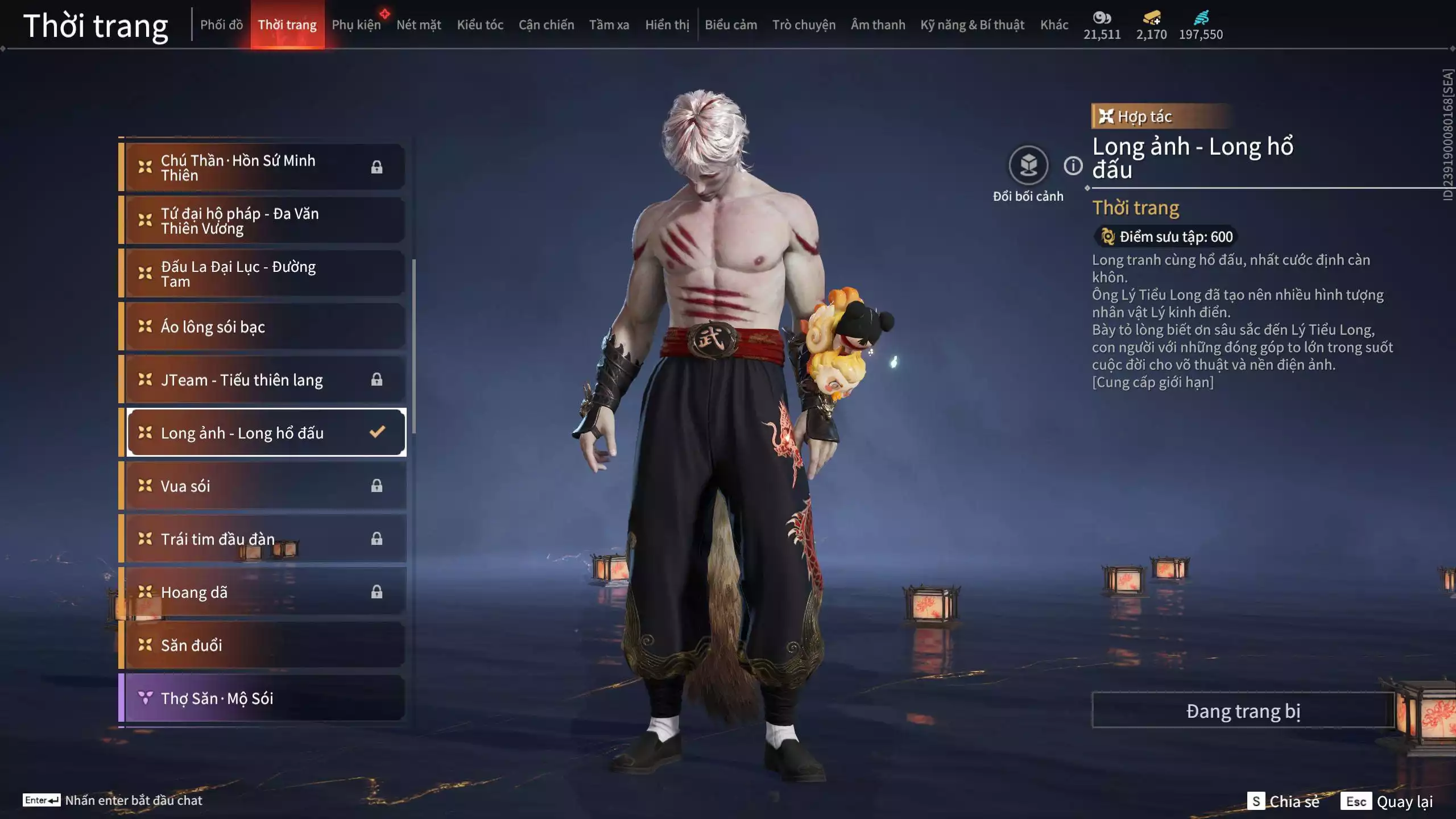The width and height of the screenshot is (1456, 819).
Task: Open the Cận chiến tab
Action: (546, 25)
